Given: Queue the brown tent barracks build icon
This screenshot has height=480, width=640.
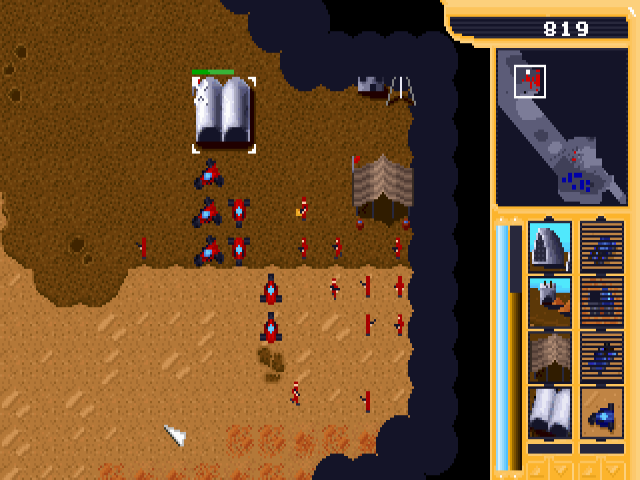Looking at the screenshot, I should click(549, 357).
